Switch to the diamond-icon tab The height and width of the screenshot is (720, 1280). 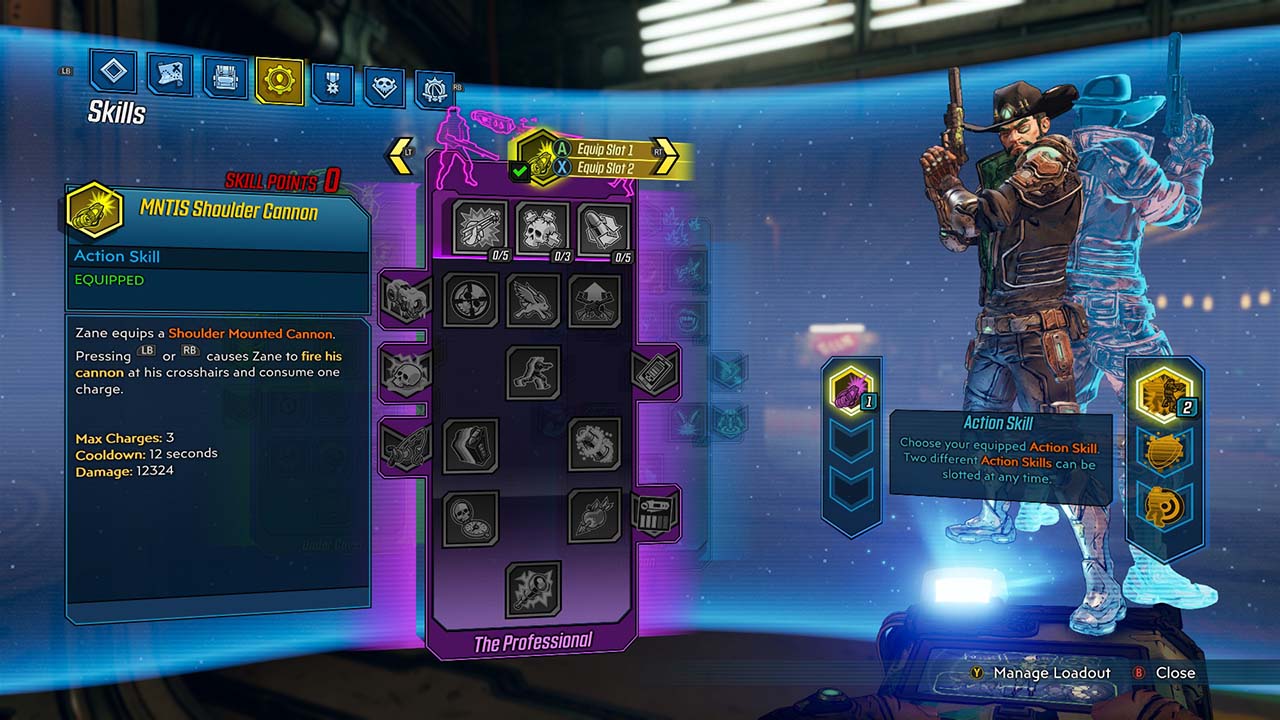coord(113,71)
